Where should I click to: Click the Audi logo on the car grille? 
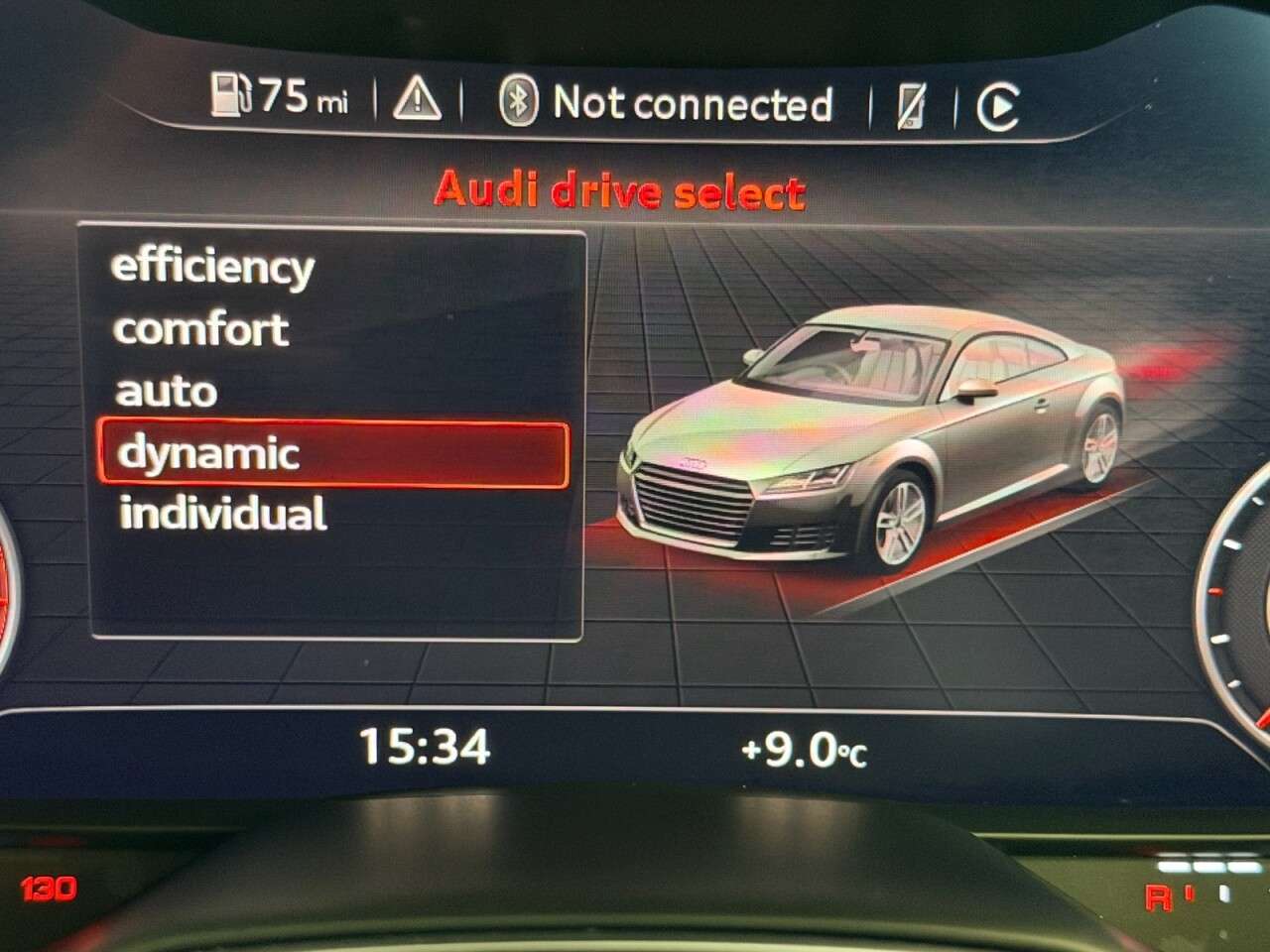pos(695,462)
